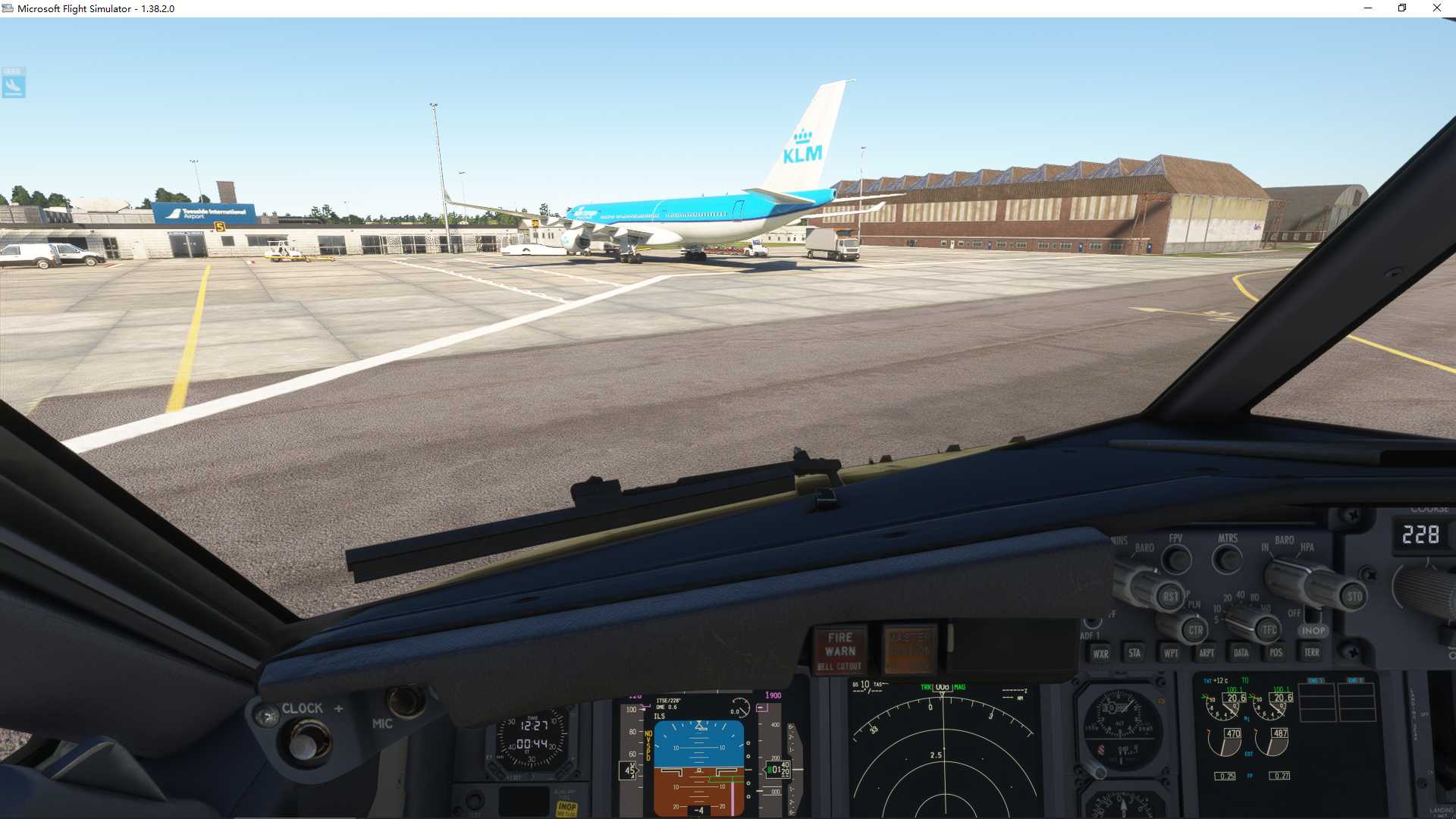This screenshot has width=1456, height=819.
Task: Click the Microsoft Flight Simulator title bar icon
Action: [8, 8]
